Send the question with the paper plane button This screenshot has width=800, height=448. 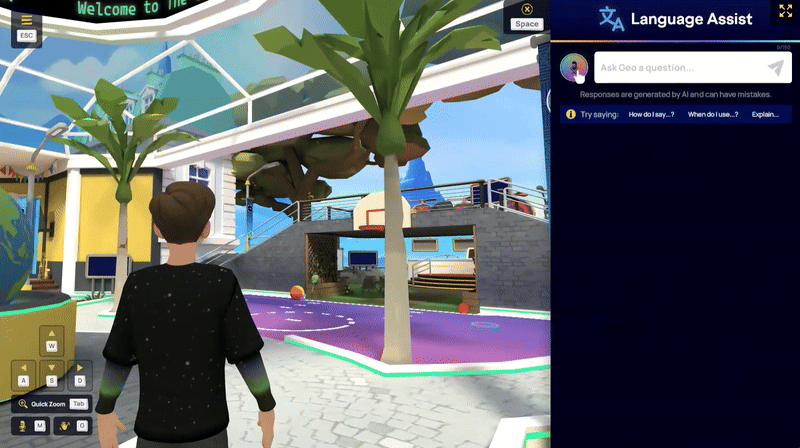click(776, 67)
